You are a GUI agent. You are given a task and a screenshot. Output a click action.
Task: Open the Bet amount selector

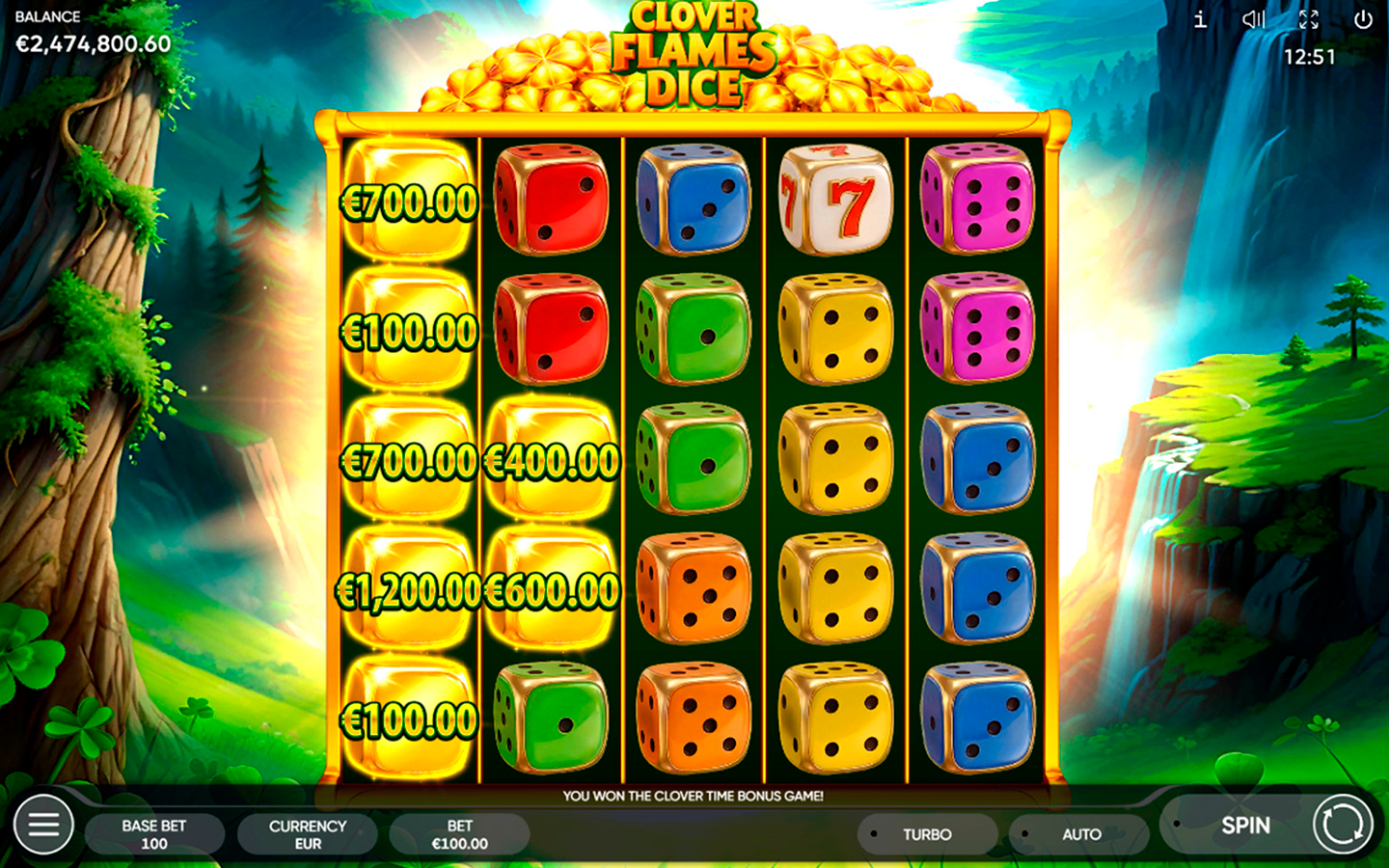[460, 833]
